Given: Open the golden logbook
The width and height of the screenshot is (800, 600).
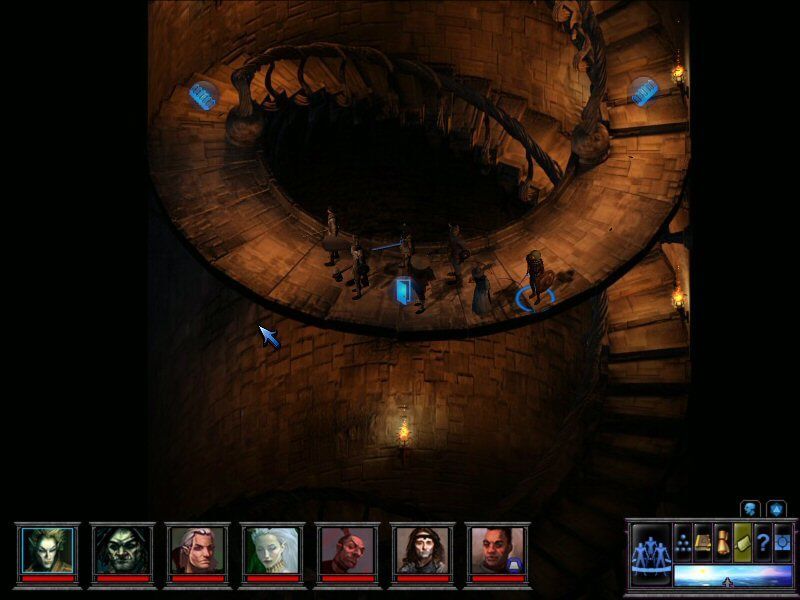Looking at the screenshot, I should (703, 541).
